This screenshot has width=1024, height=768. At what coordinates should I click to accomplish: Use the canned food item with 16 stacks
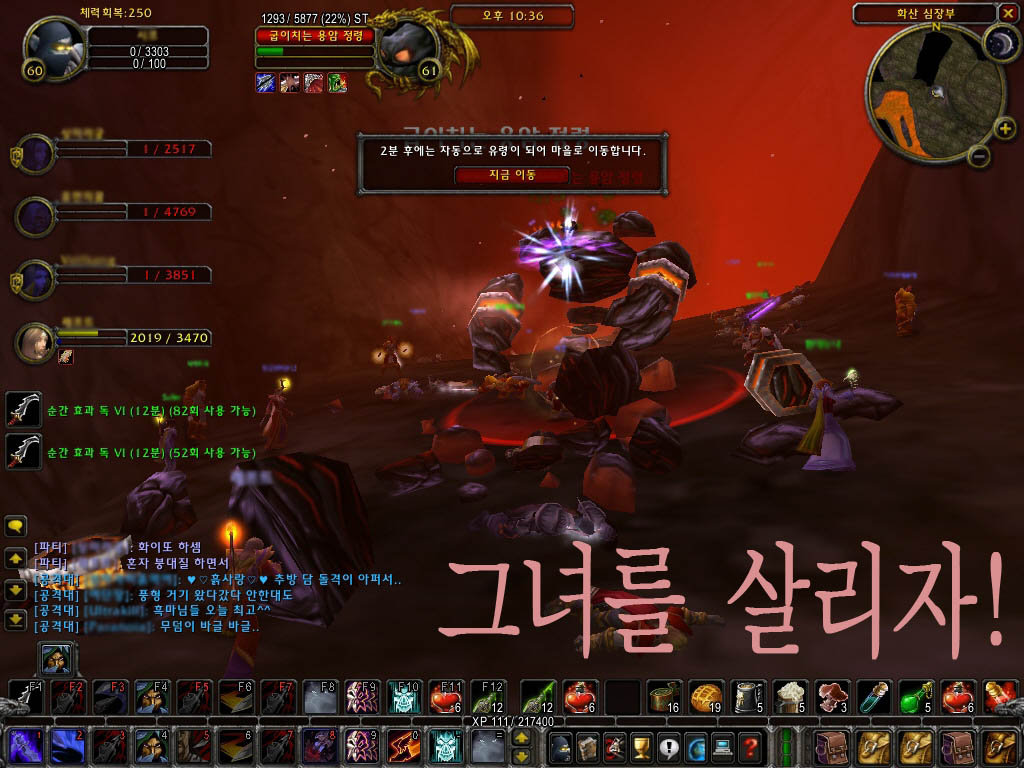coord(663,696)
